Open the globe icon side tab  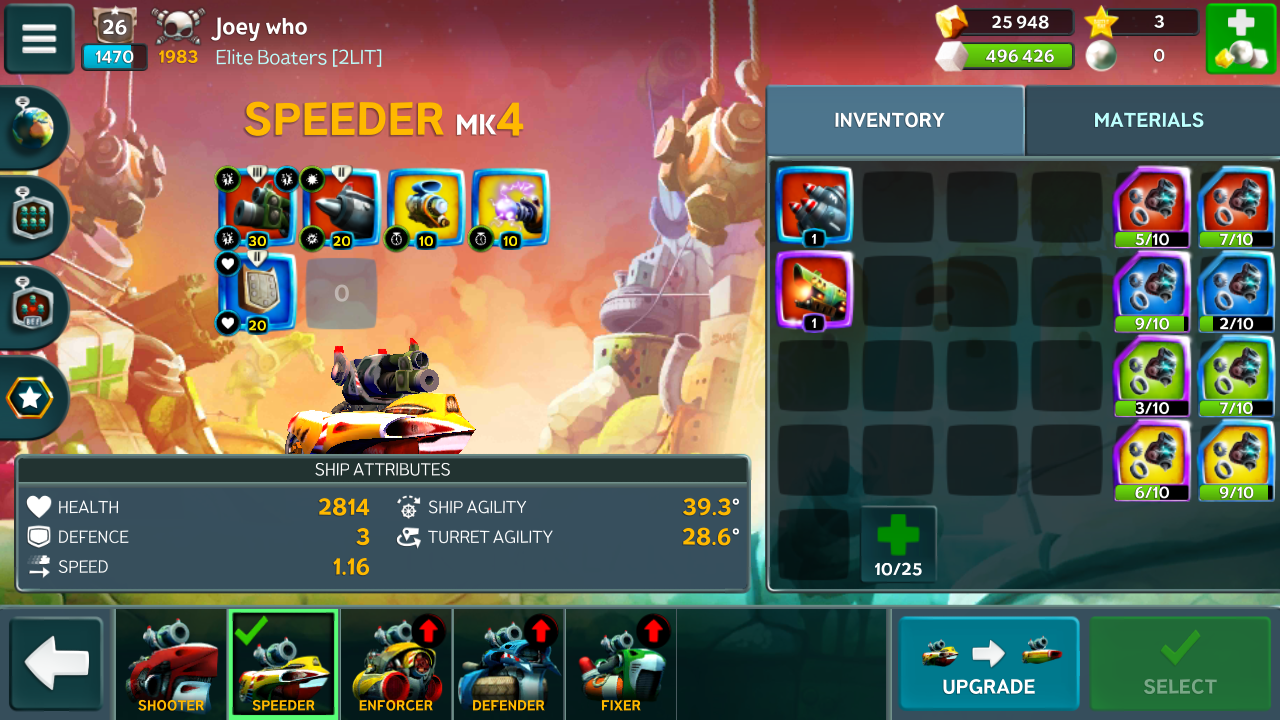tap(33, 127)
